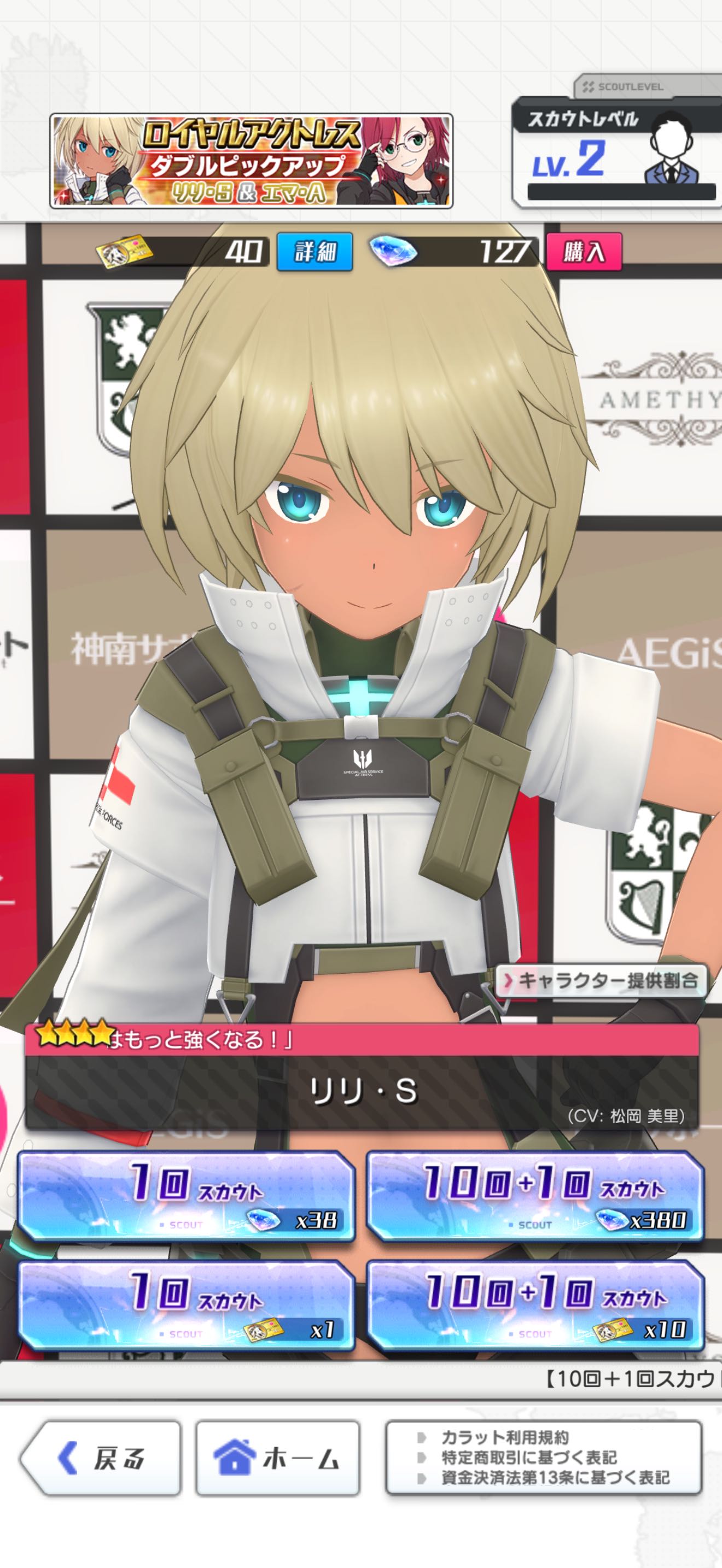
Task: Open the pink 購入 purchase button
Action: pyautogui.click(x=583, y=251)
